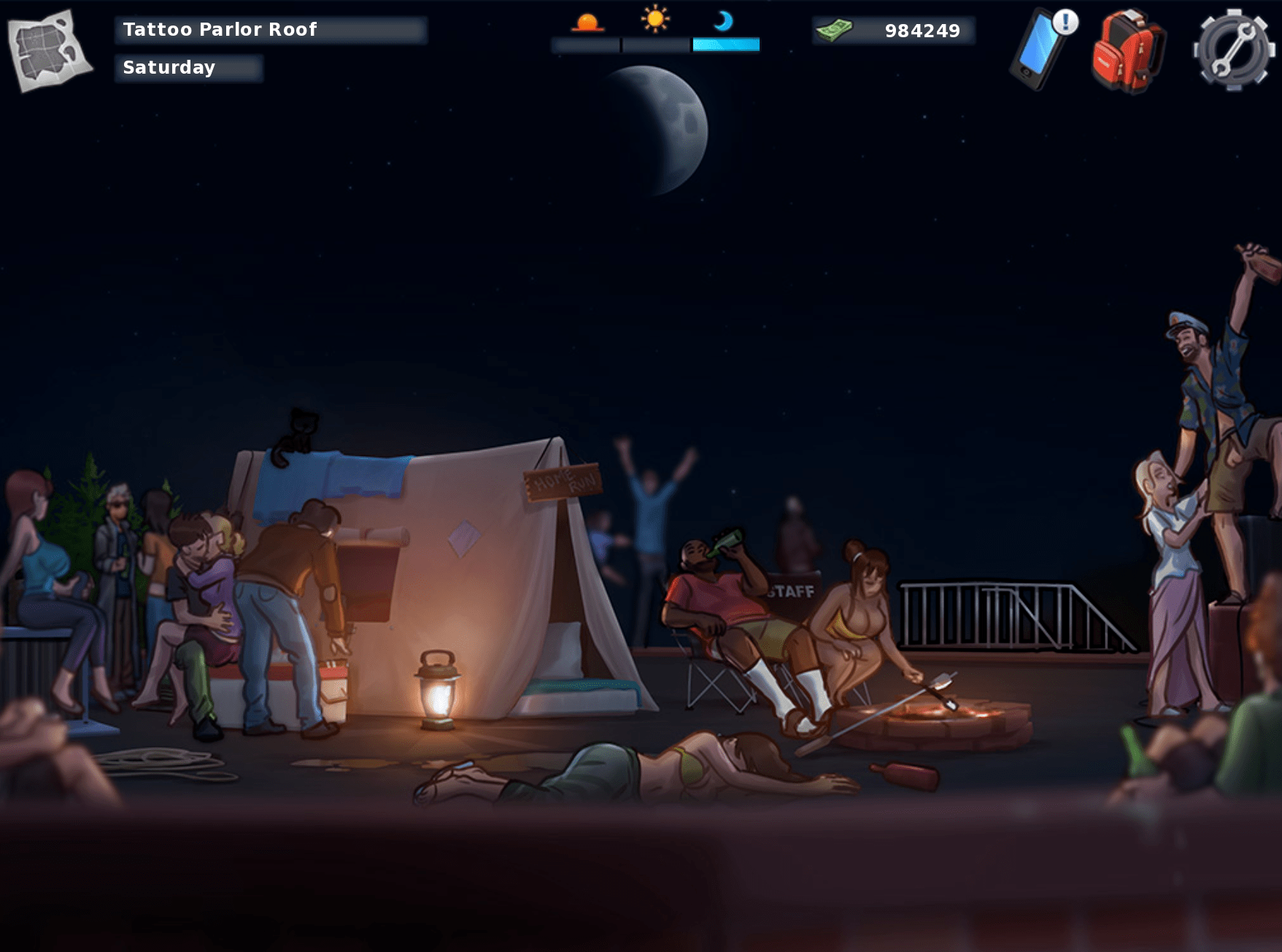
Task: Check the phone with notification alert
Action: pos(1039,50)
